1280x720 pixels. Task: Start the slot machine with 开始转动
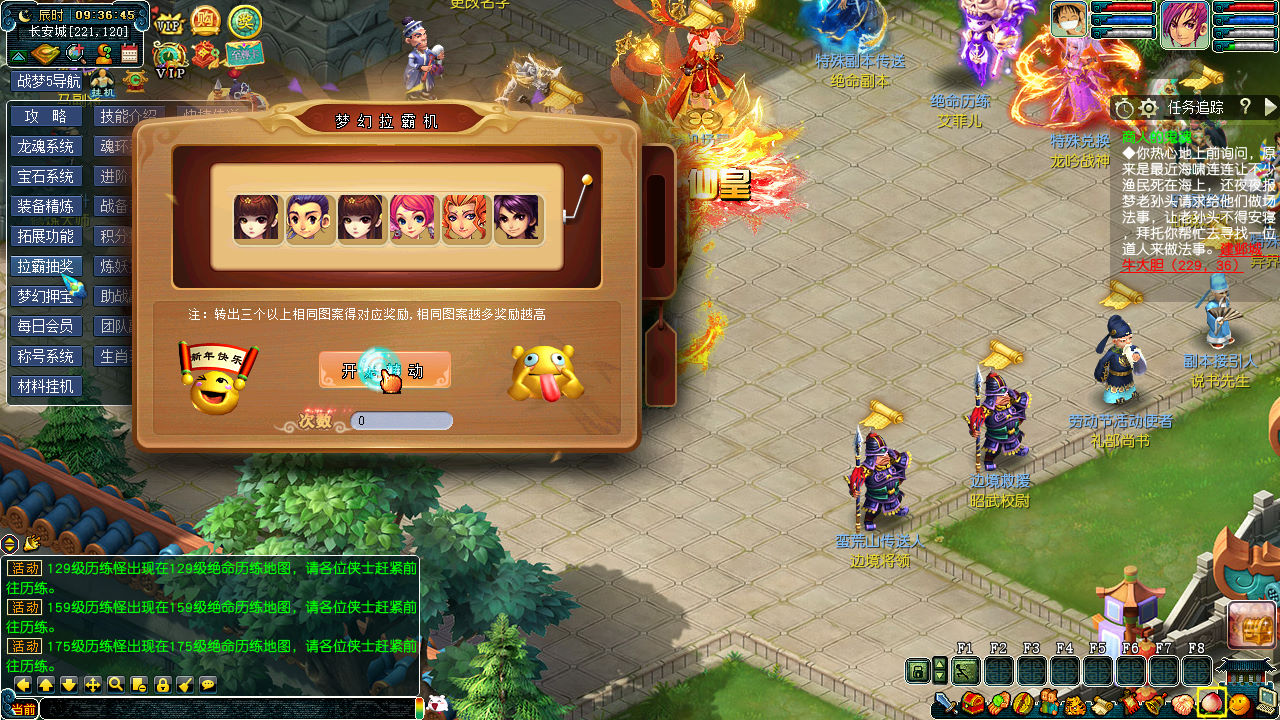pos(385,370)
